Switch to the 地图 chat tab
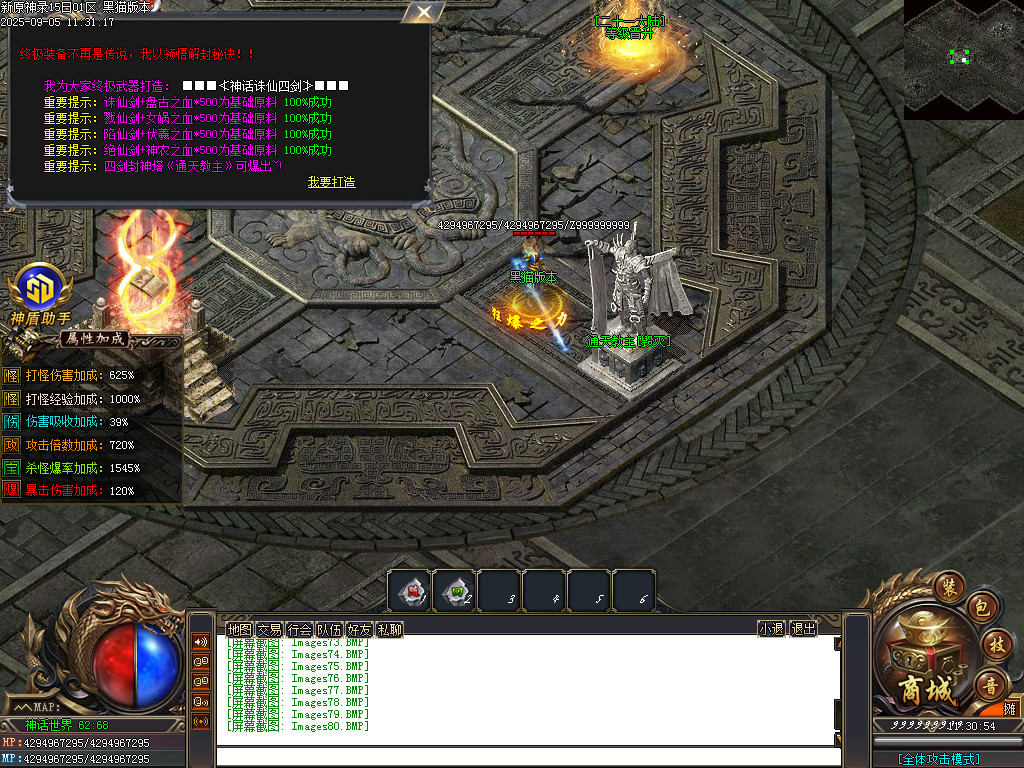 [x=240, y=629]
